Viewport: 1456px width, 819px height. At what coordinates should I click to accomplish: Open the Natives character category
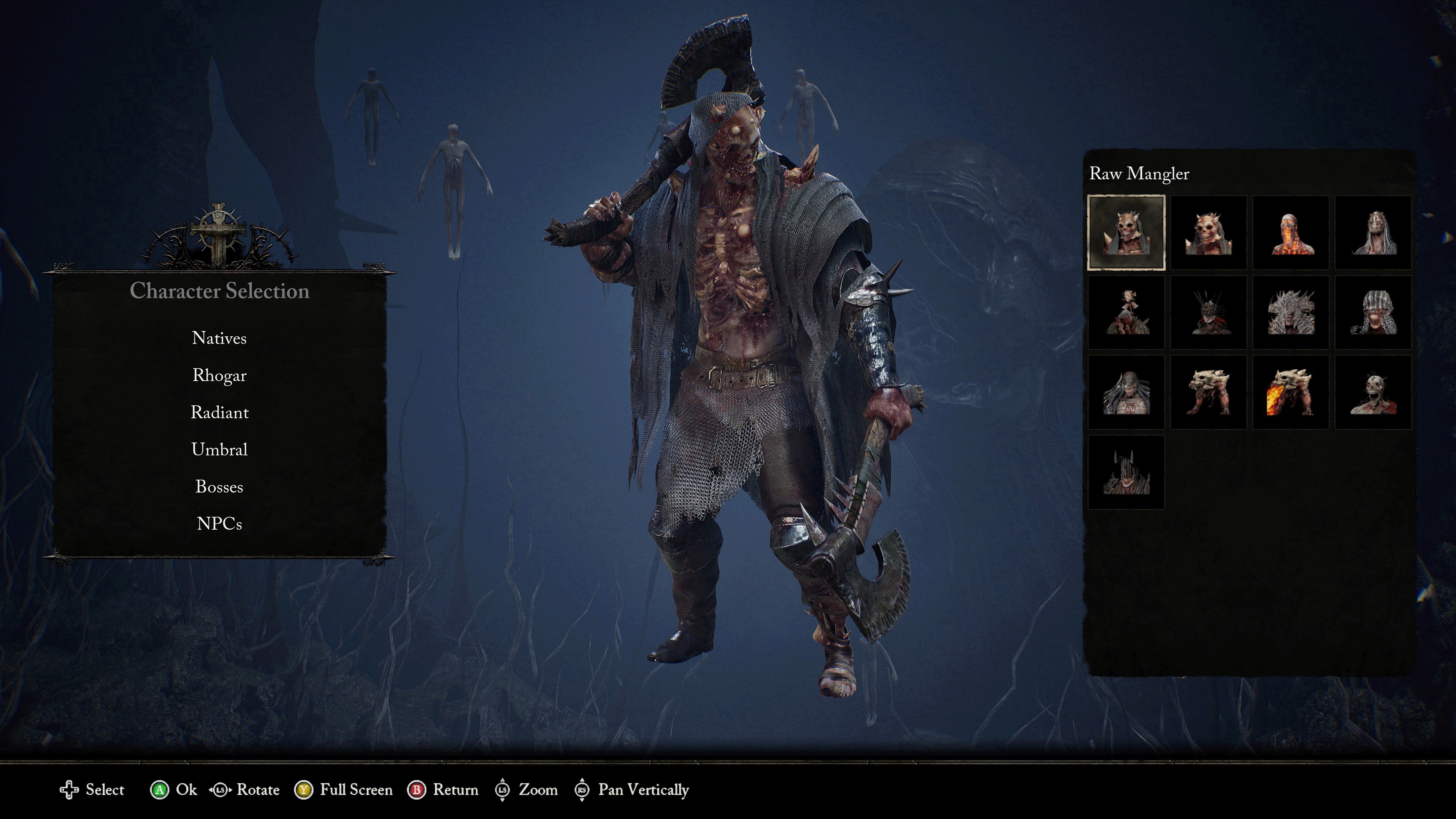219,338
